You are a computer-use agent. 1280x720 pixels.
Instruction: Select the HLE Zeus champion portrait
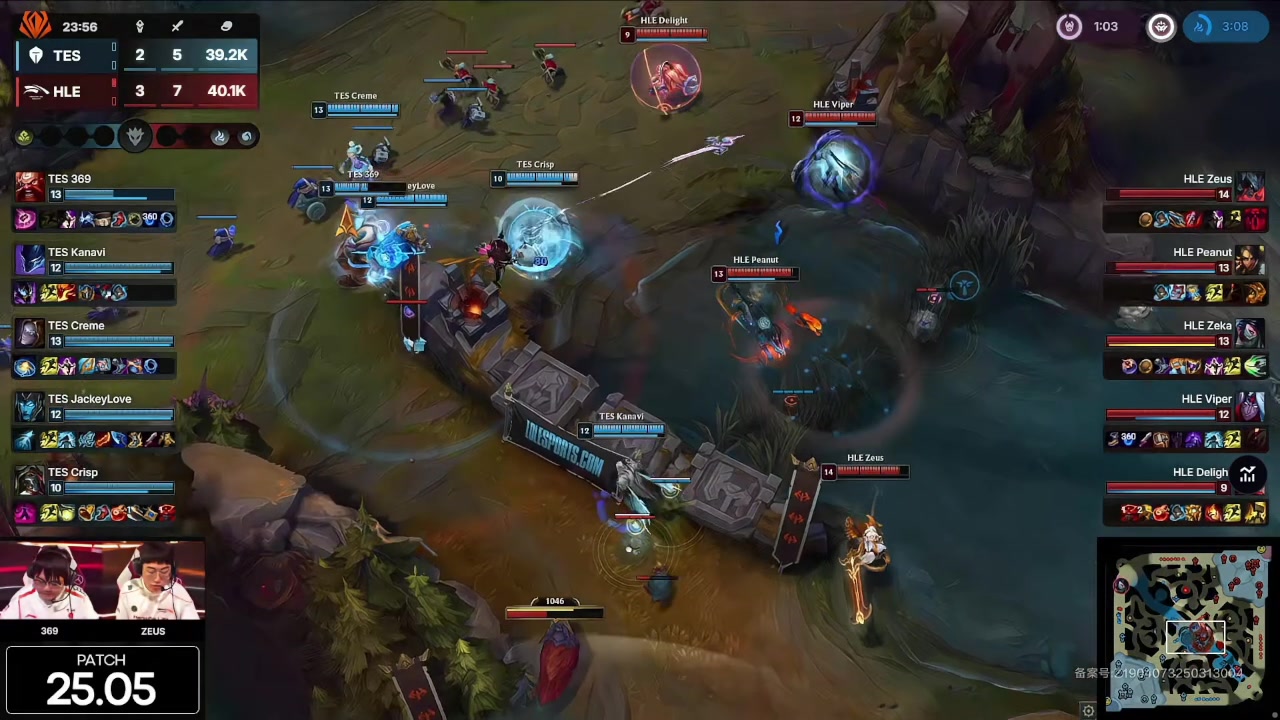coord(1250,187)
